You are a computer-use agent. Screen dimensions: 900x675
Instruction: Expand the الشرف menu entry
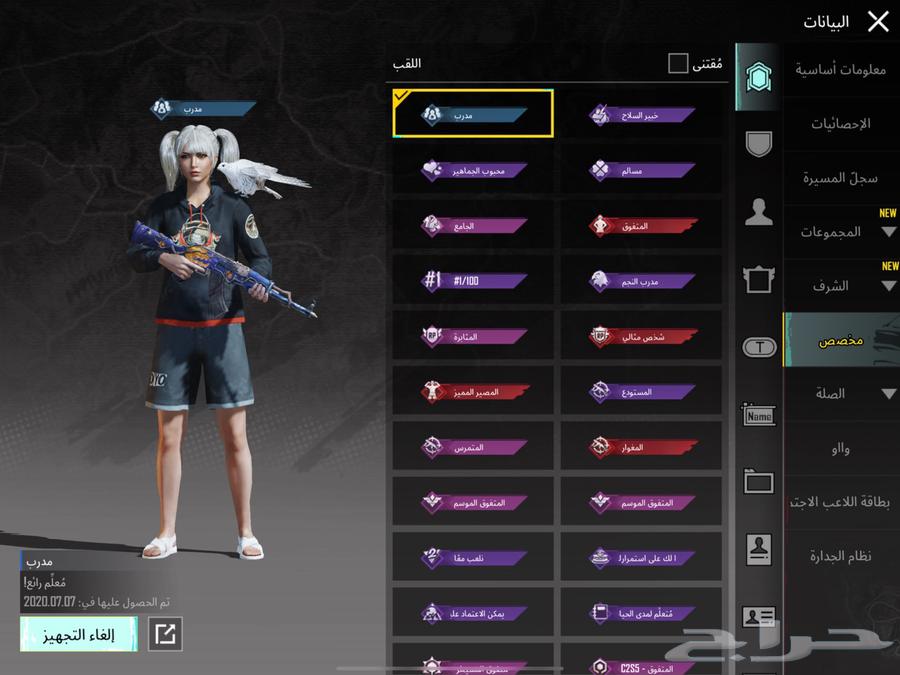tap(840, 286)
